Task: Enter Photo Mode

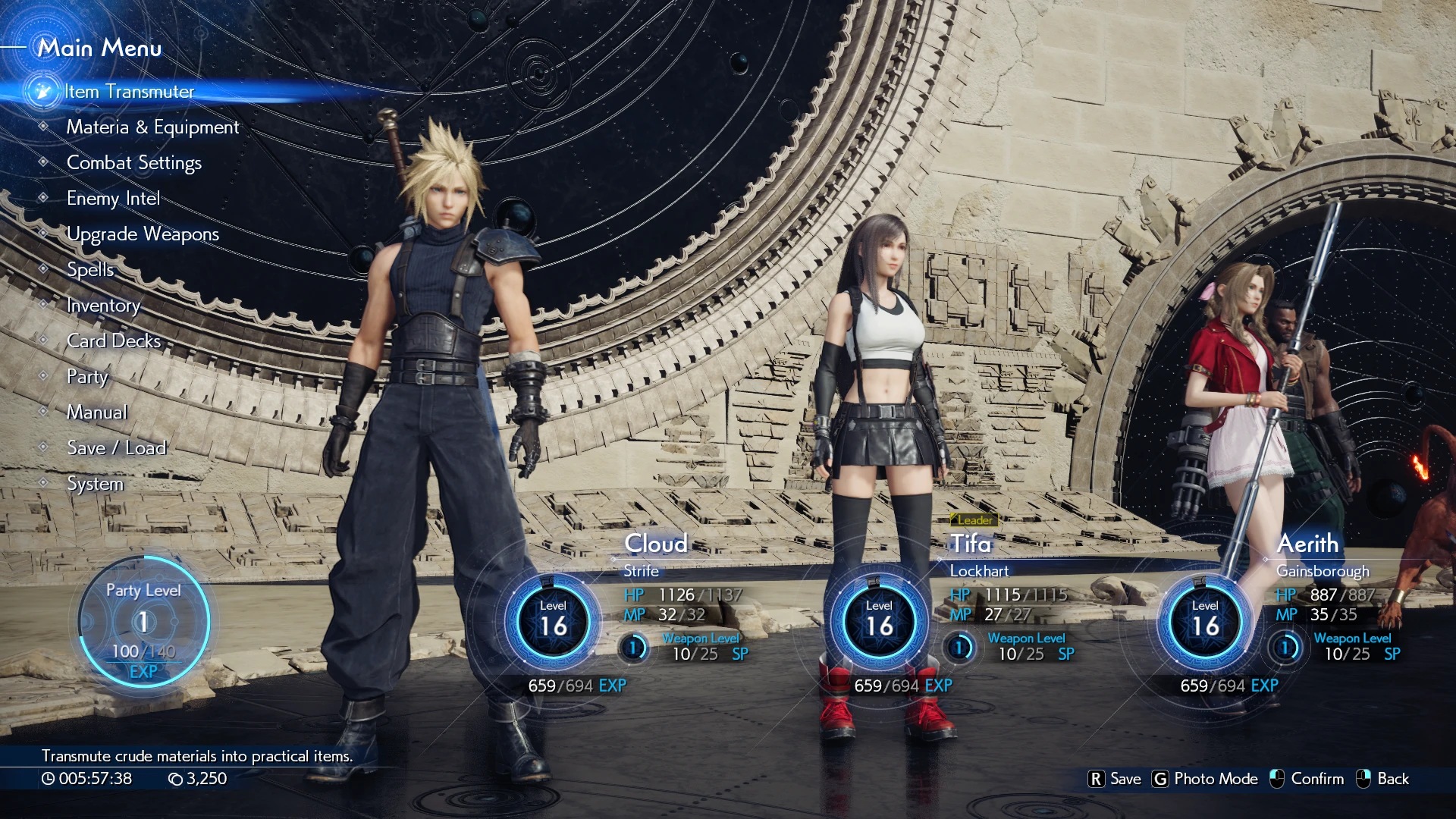Action: (x=1206, y=779)
